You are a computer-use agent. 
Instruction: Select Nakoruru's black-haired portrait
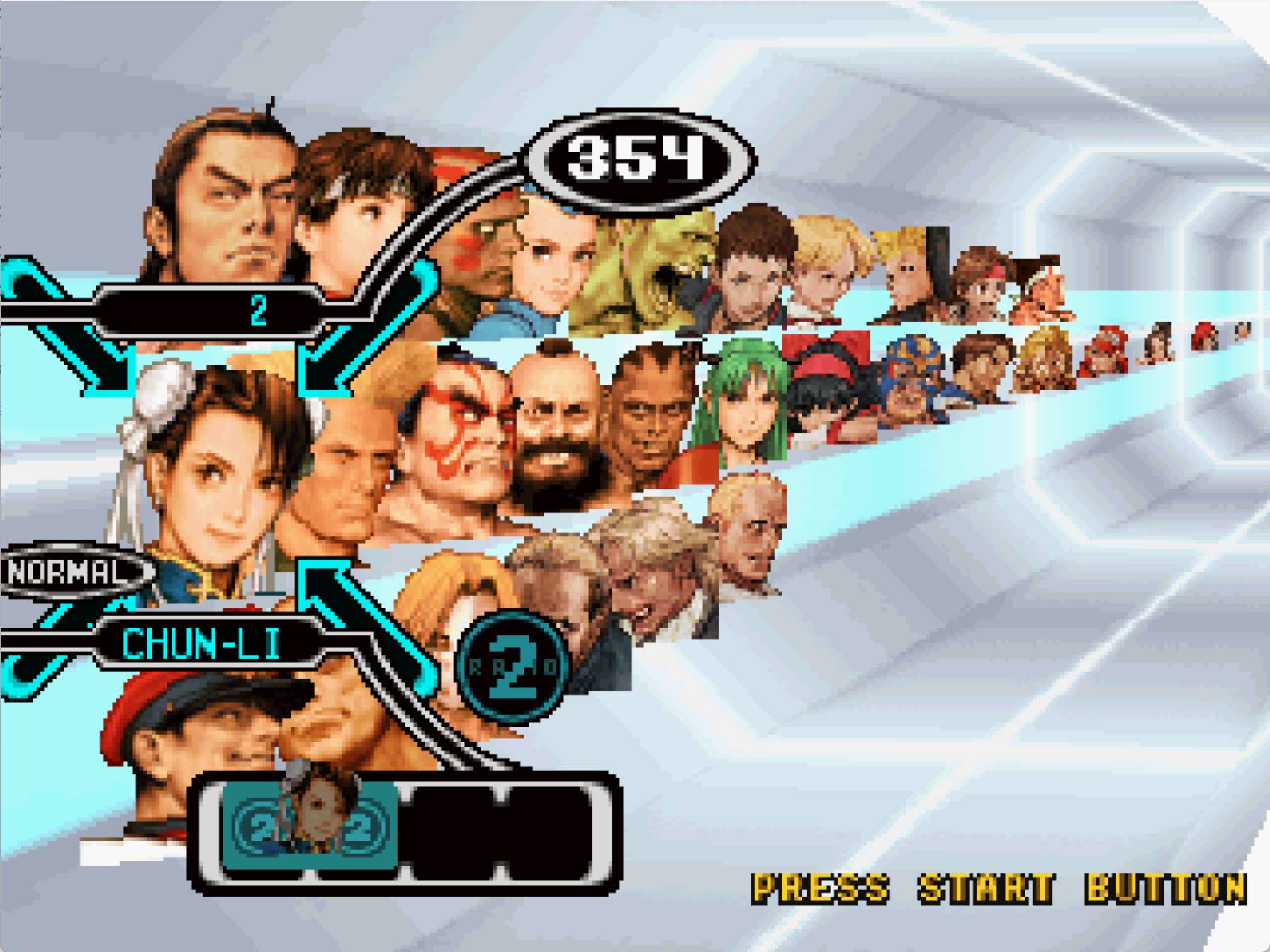point(829,397)
